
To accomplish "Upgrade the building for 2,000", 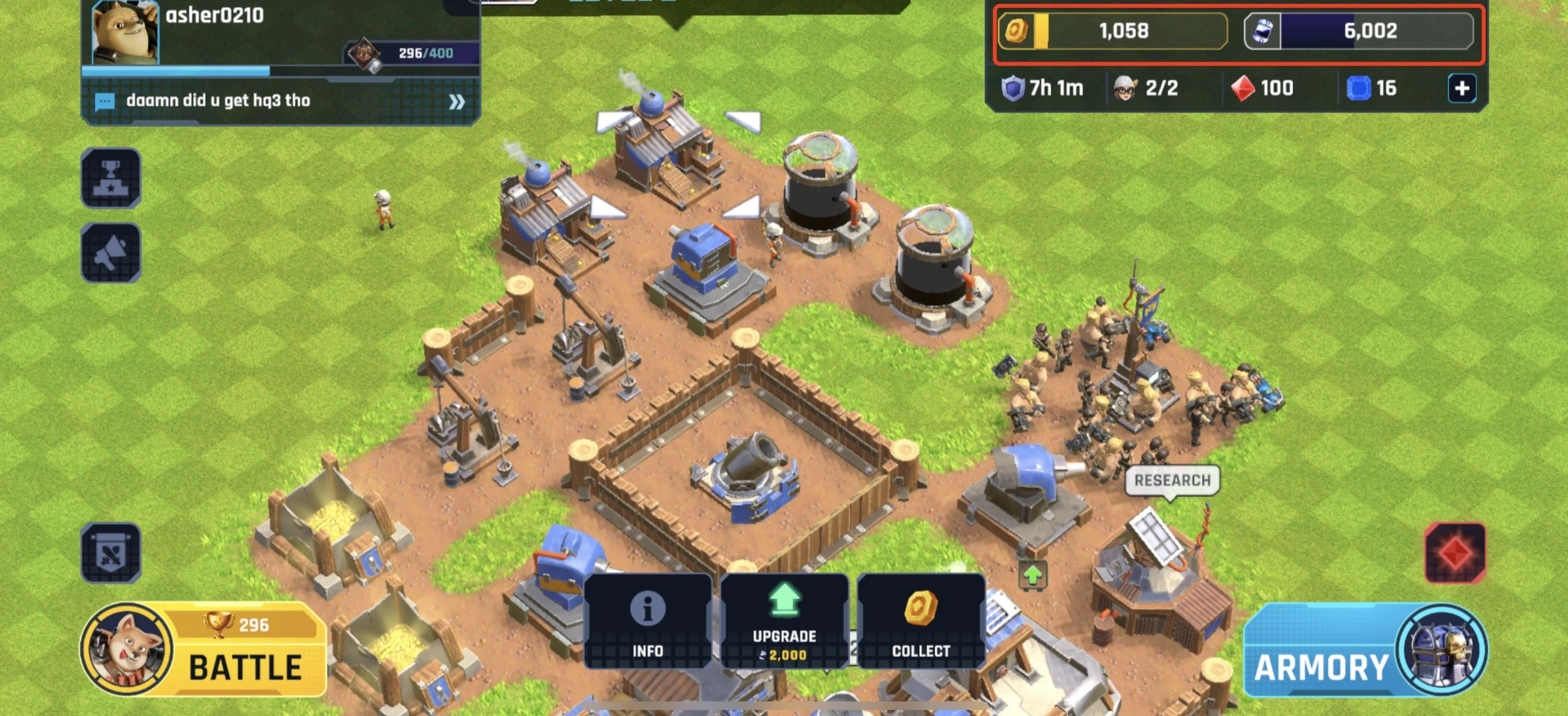I will coord(784,621).
